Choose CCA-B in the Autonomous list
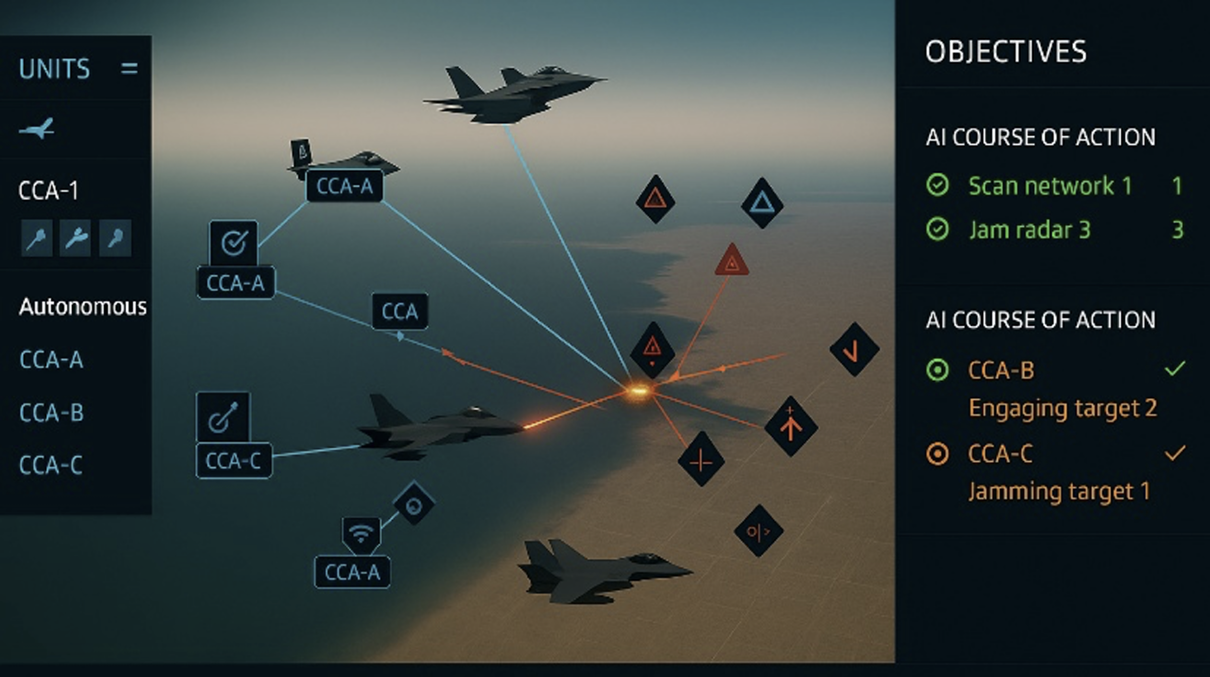Viewport: 1210px width, 677px height. [x=51, y=412]
